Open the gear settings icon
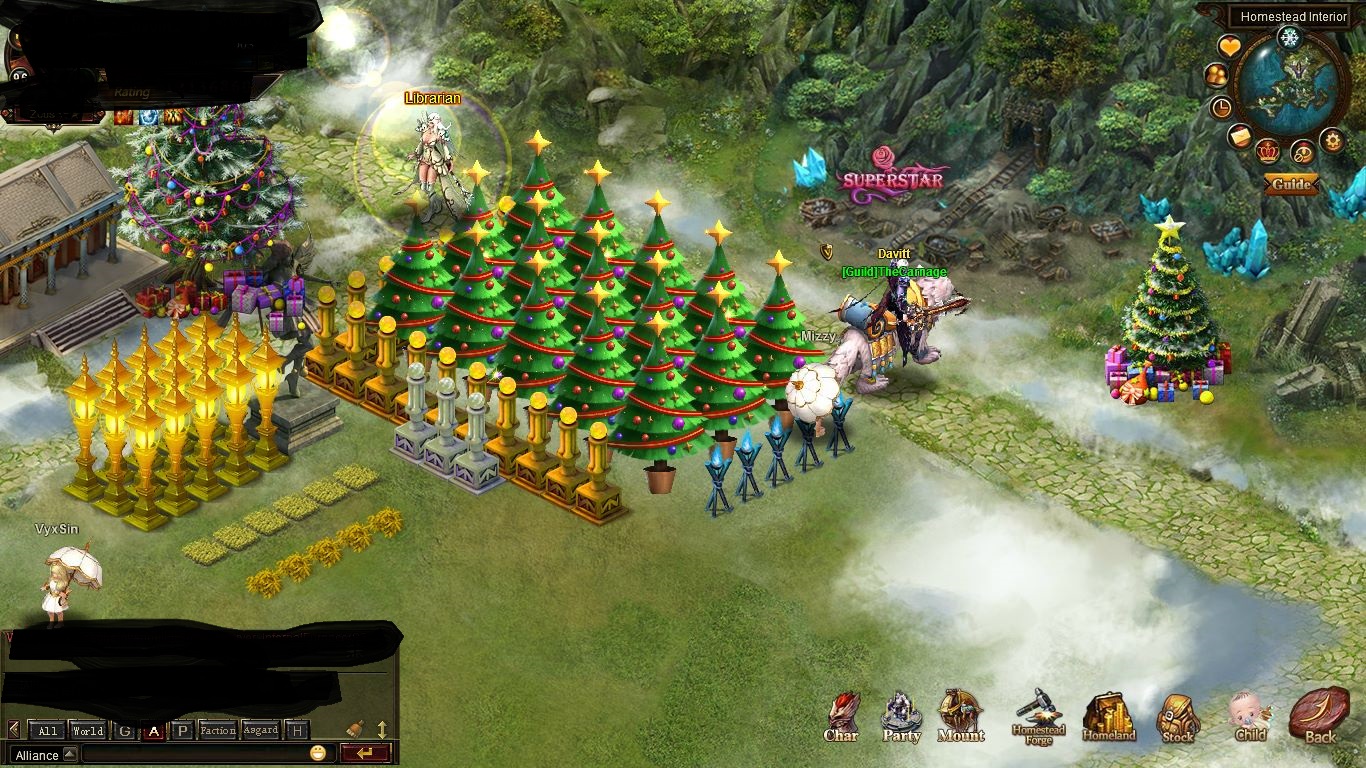The width and height of the screenshot is (1366, 768). click(x=1332, y=140)
